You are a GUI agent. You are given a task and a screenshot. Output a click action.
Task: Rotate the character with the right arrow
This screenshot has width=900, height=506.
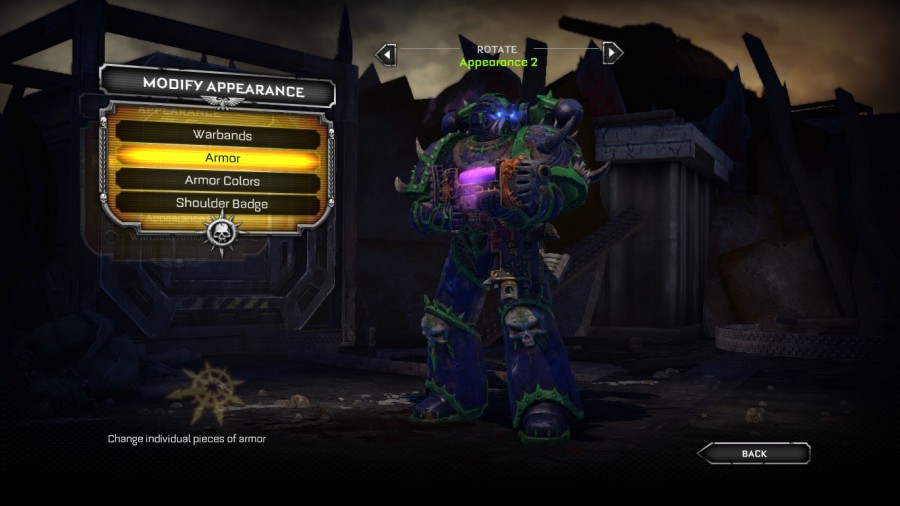point(612,52)
